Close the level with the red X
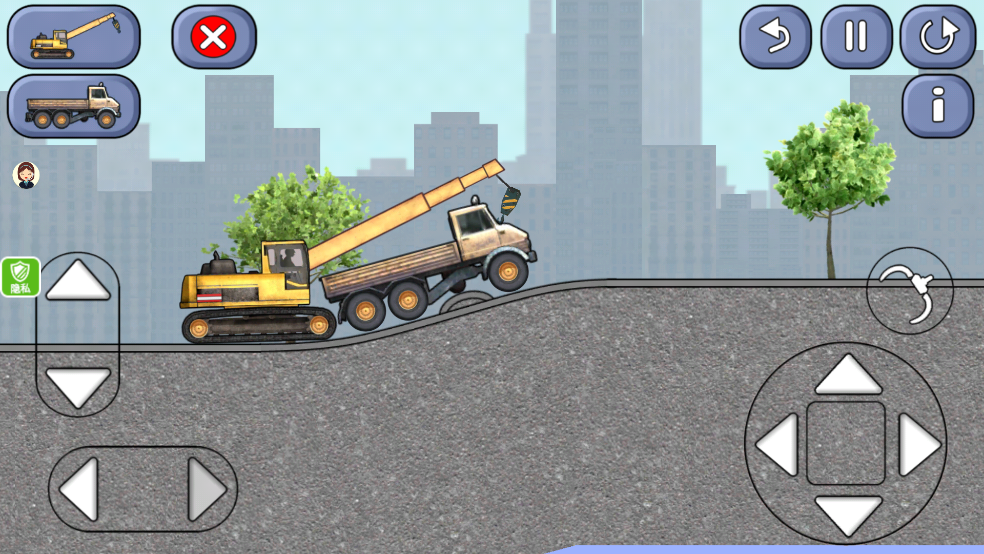Image resolution: width=984 pixels, height=554 pixels. tap(214, 37)
